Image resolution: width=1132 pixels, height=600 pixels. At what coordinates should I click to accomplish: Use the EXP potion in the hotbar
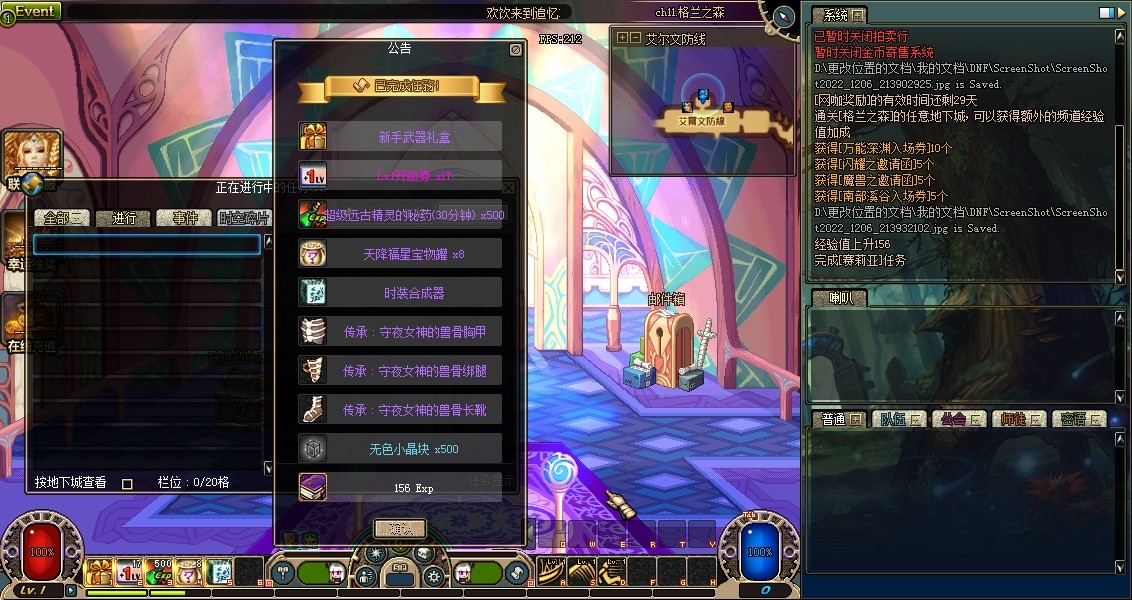(x=159, y=572)
